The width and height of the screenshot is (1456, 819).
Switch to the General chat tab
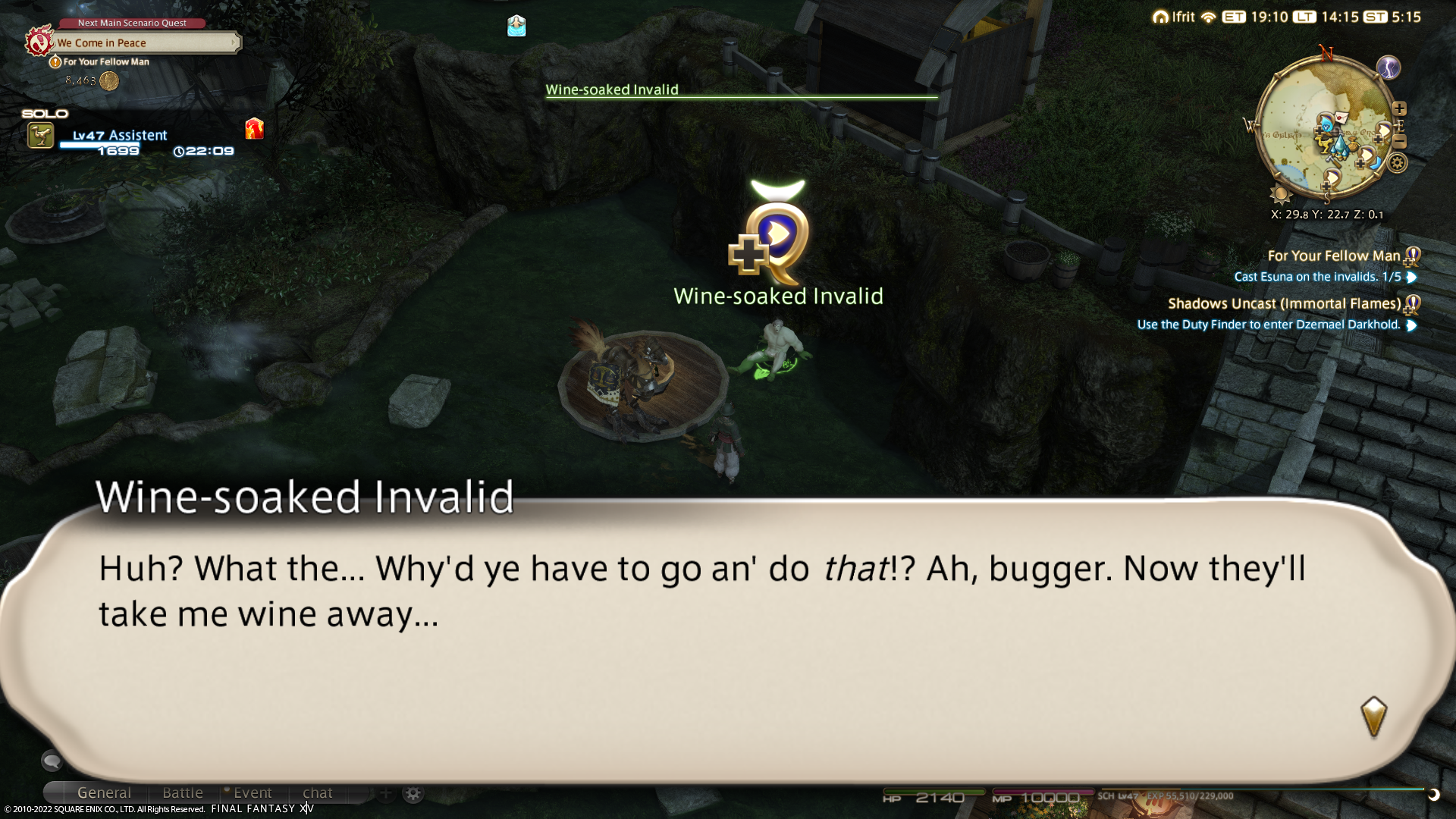coord(104,793)
